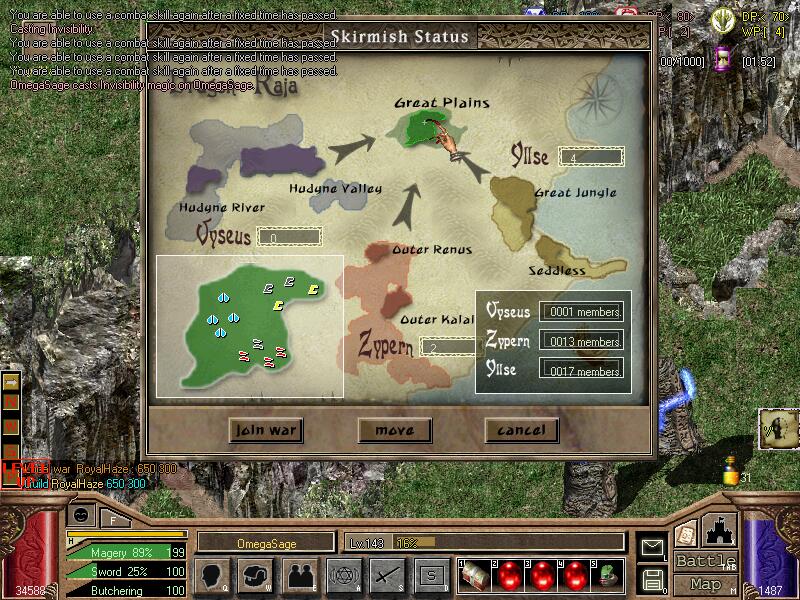
Task: Click the floppy disk save icon
Action: (653, 578)
